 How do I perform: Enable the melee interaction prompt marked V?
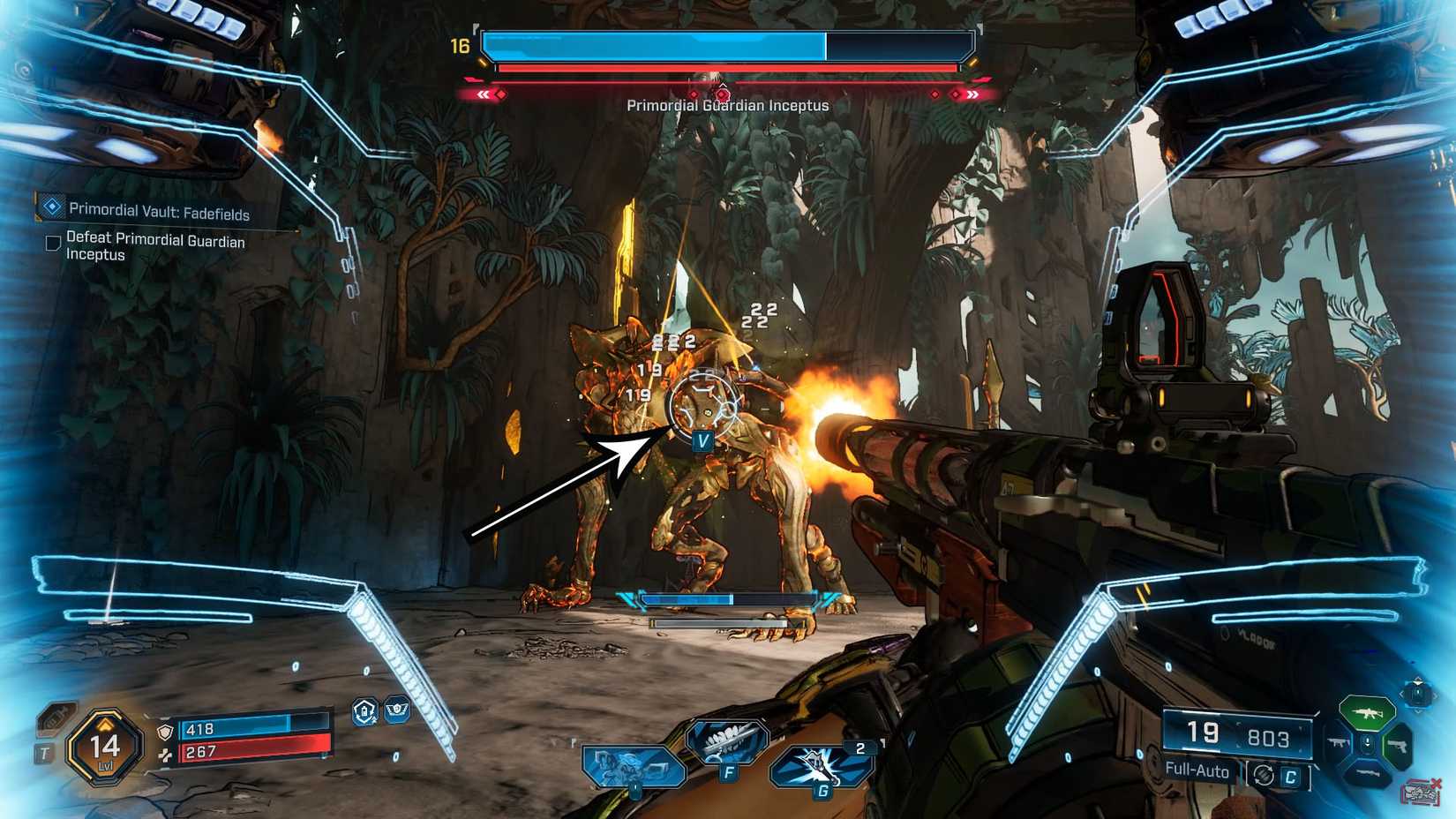702,439
